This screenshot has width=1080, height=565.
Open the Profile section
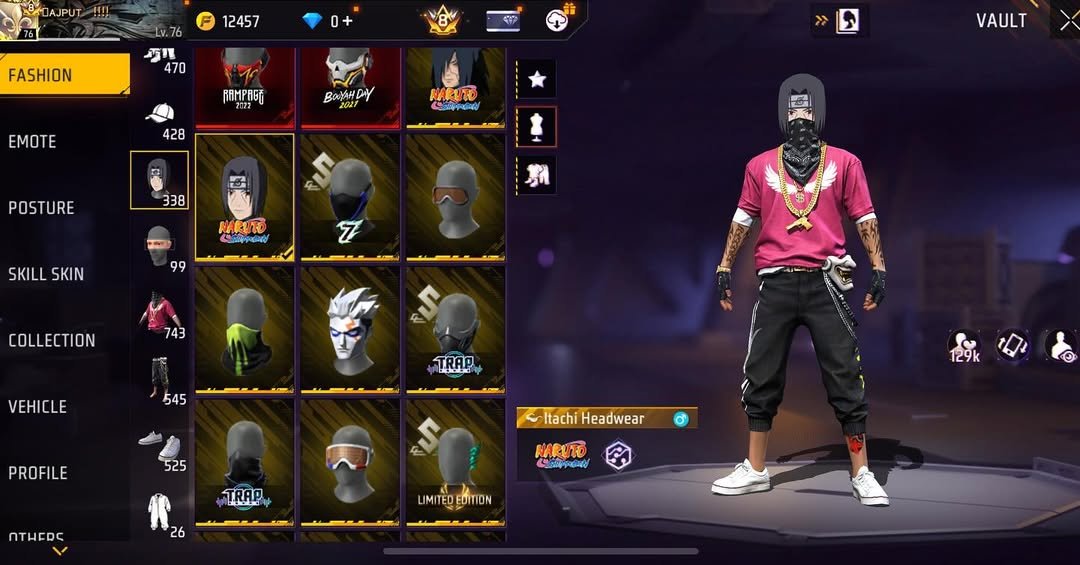[x=38, y=473]
